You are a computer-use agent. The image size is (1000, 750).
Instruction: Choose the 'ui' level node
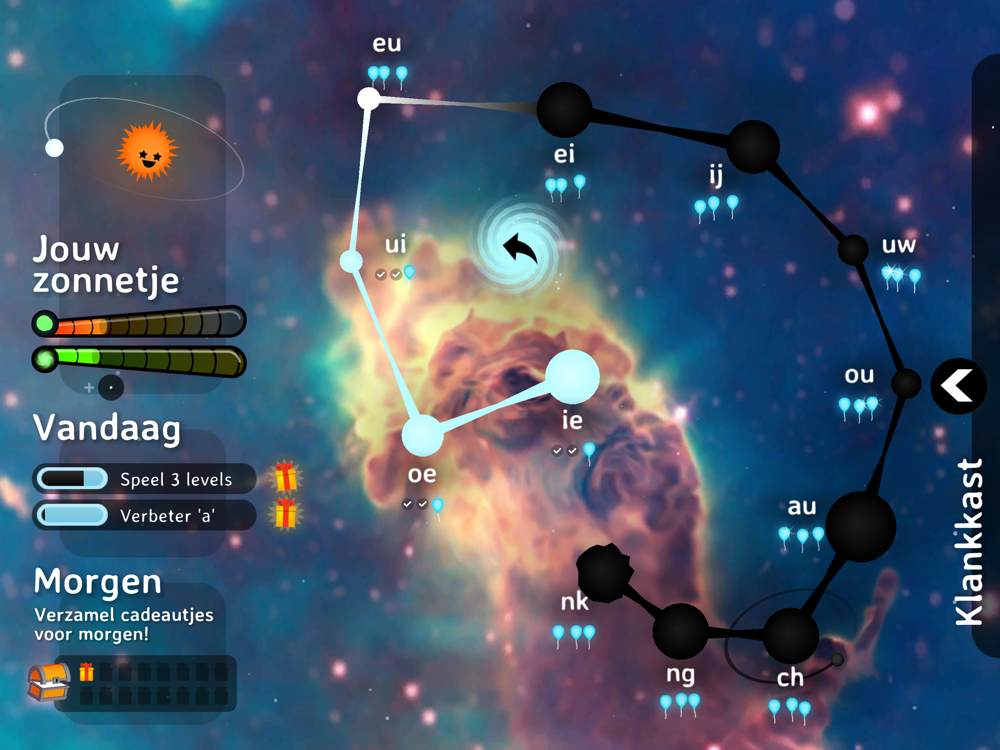click(351, 261)
